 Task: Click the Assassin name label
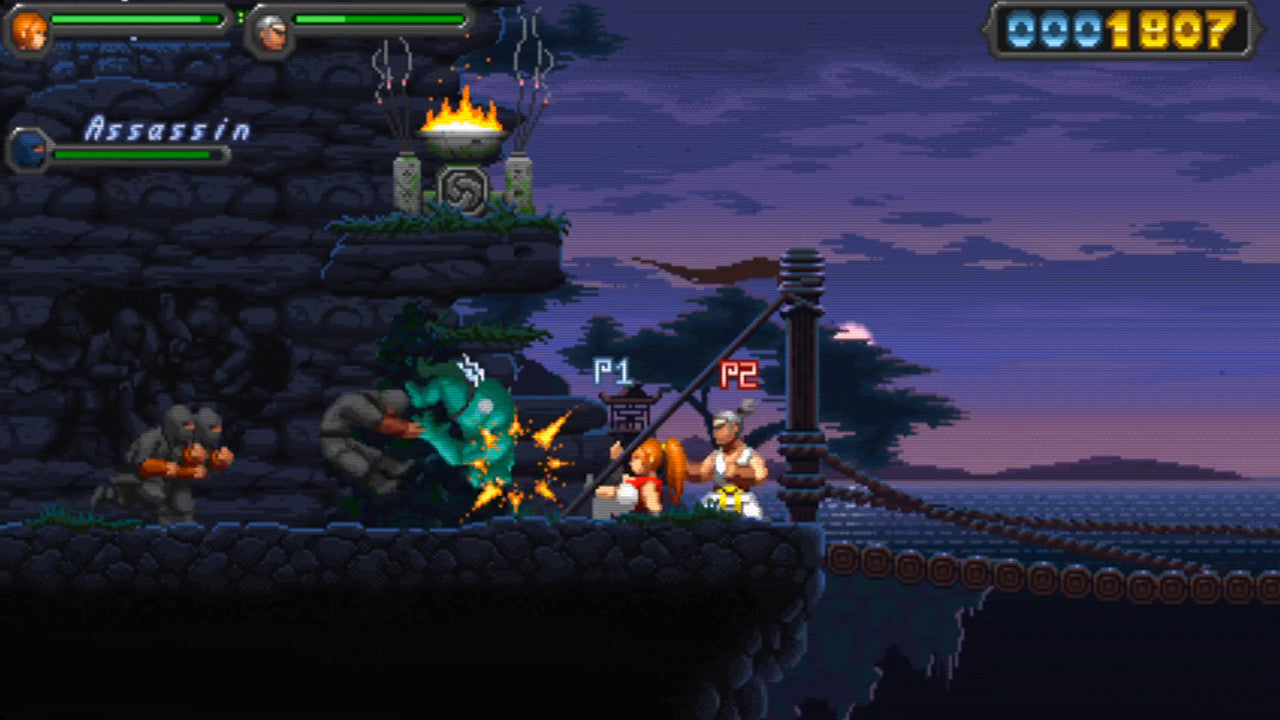(x=166, y=126)
